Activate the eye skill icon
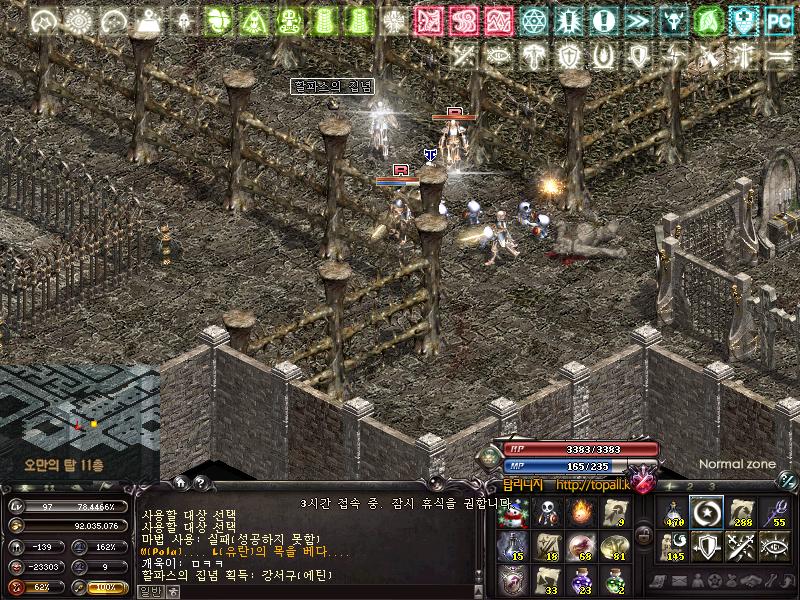The width and height of the screenshot is (800, 600). click(774, 547)
